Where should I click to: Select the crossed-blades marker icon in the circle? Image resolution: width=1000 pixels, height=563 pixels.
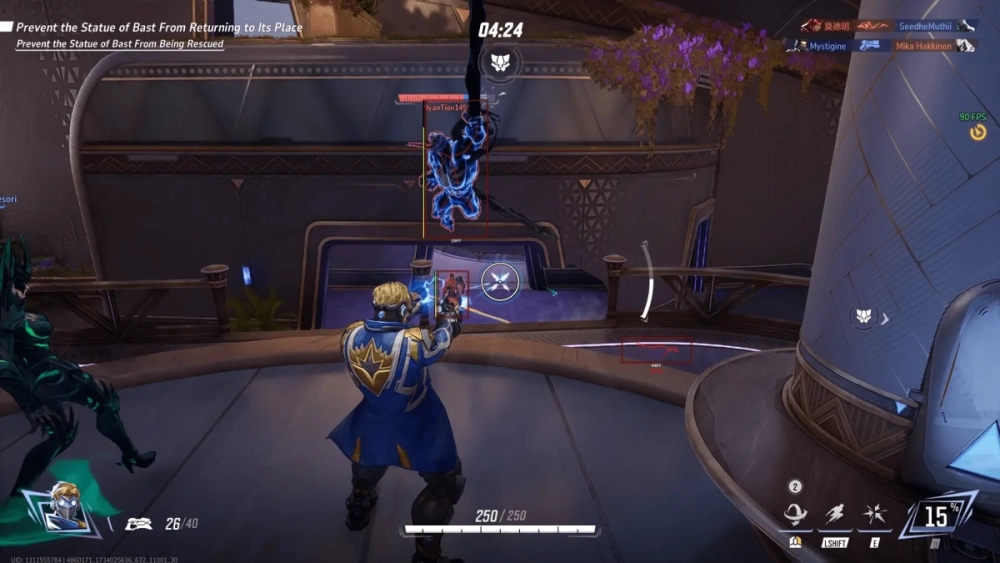point(499,282)
